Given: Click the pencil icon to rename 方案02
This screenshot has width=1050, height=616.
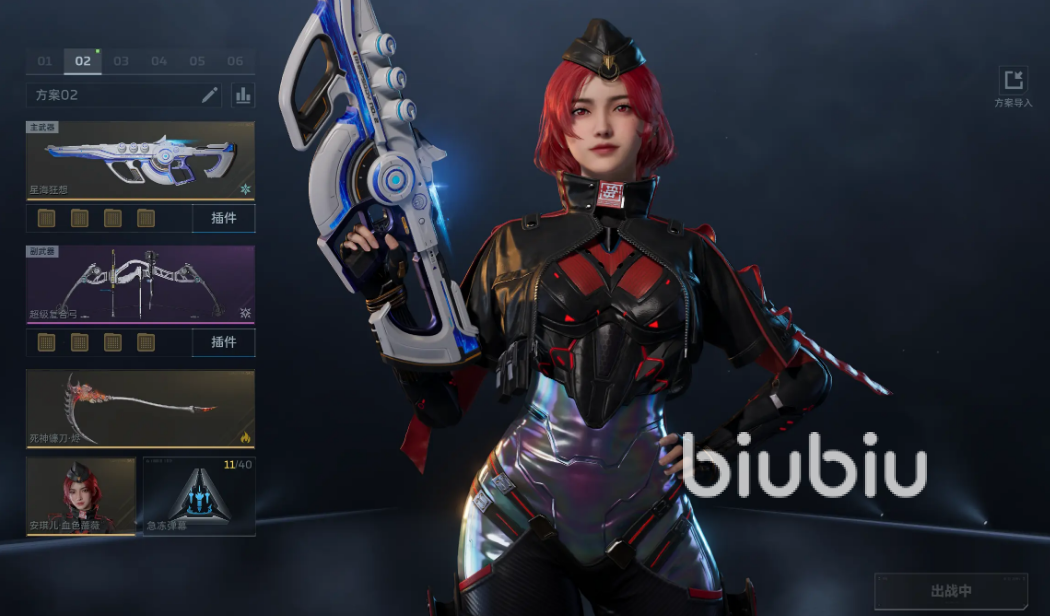Looking at the screenshot, I should (210, 95).
